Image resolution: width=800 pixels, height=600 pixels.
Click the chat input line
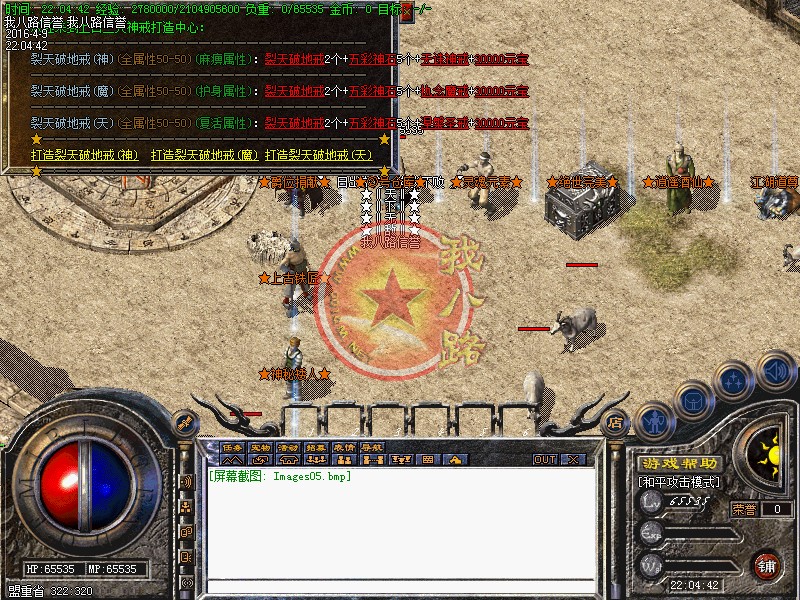pyautogui.click(x=400, y=586)
